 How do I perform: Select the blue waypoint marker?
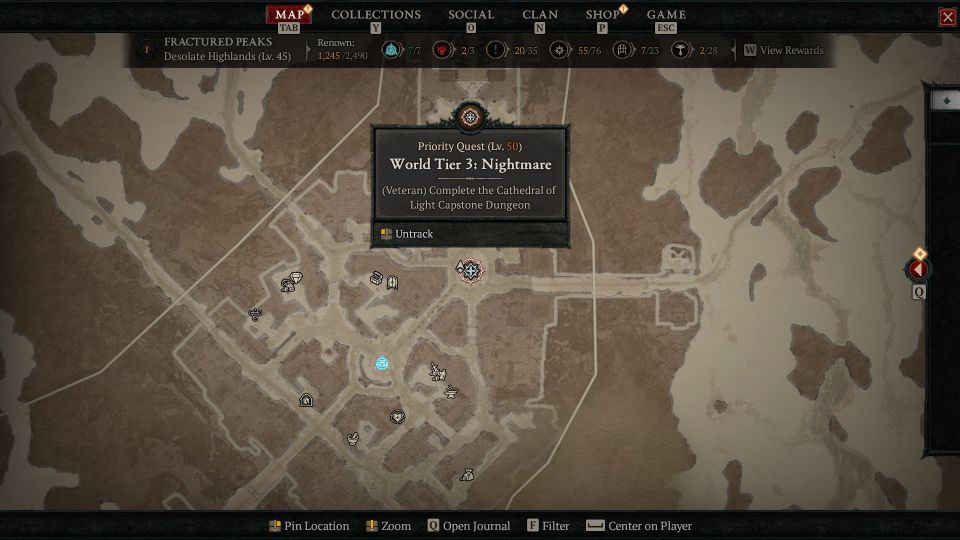382,363
